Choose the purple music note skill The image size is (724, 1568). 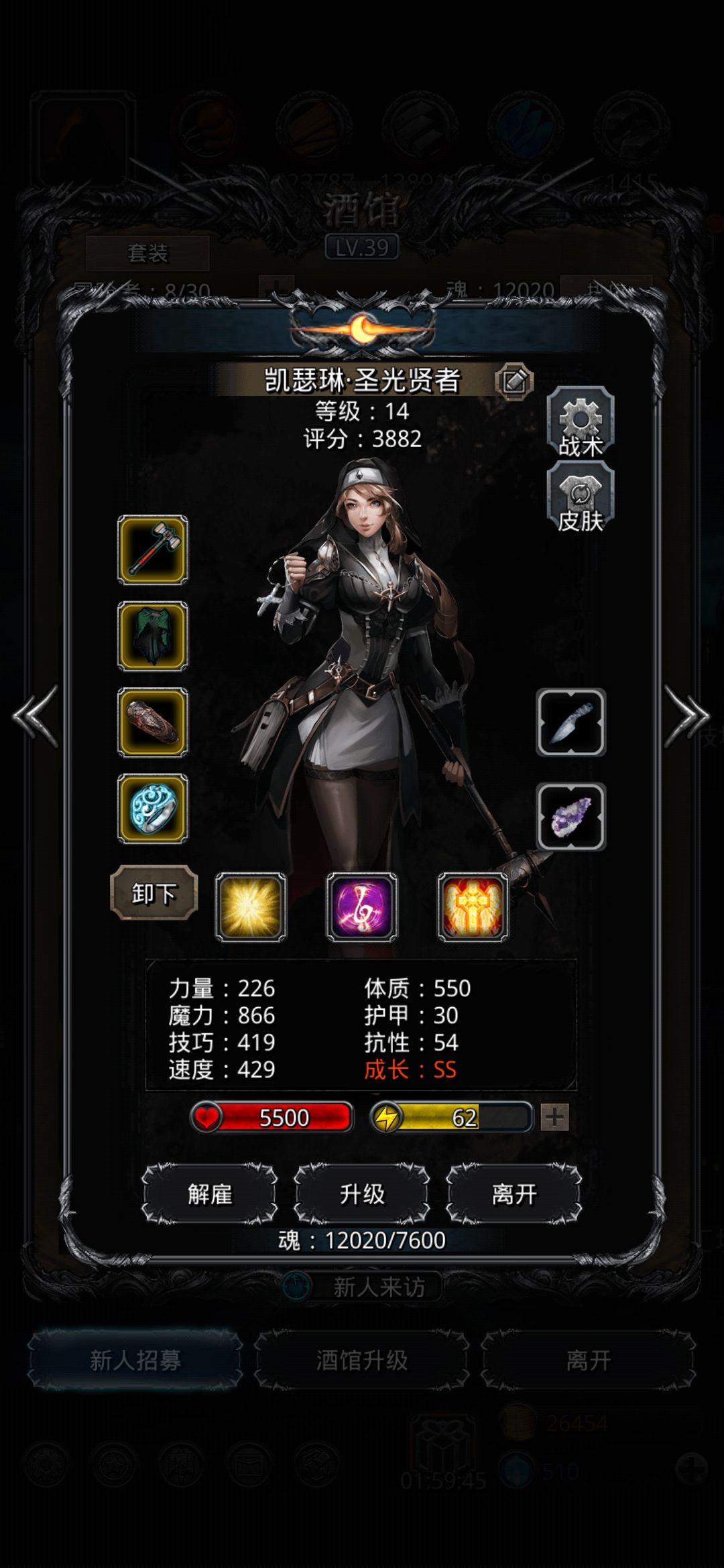click(x=362, y=907)
